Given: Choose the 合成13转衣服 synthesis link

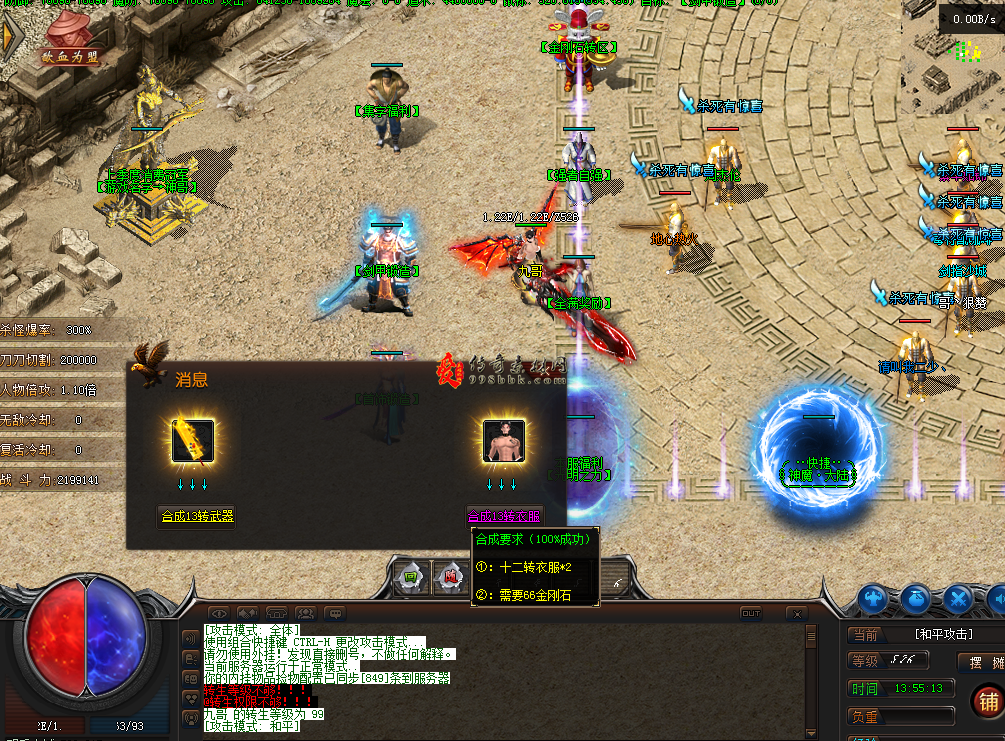Looking at the screenshot, I should point(504,516).
